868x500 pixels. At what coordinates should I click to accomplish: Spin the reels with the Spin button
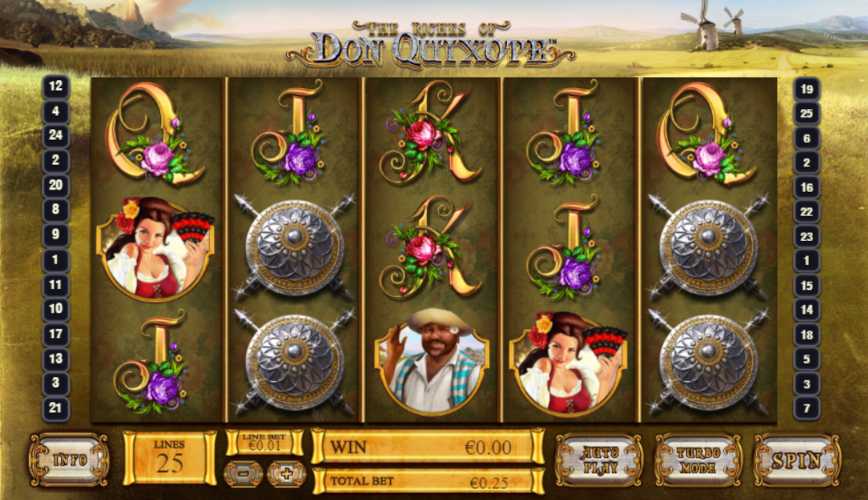796,459
